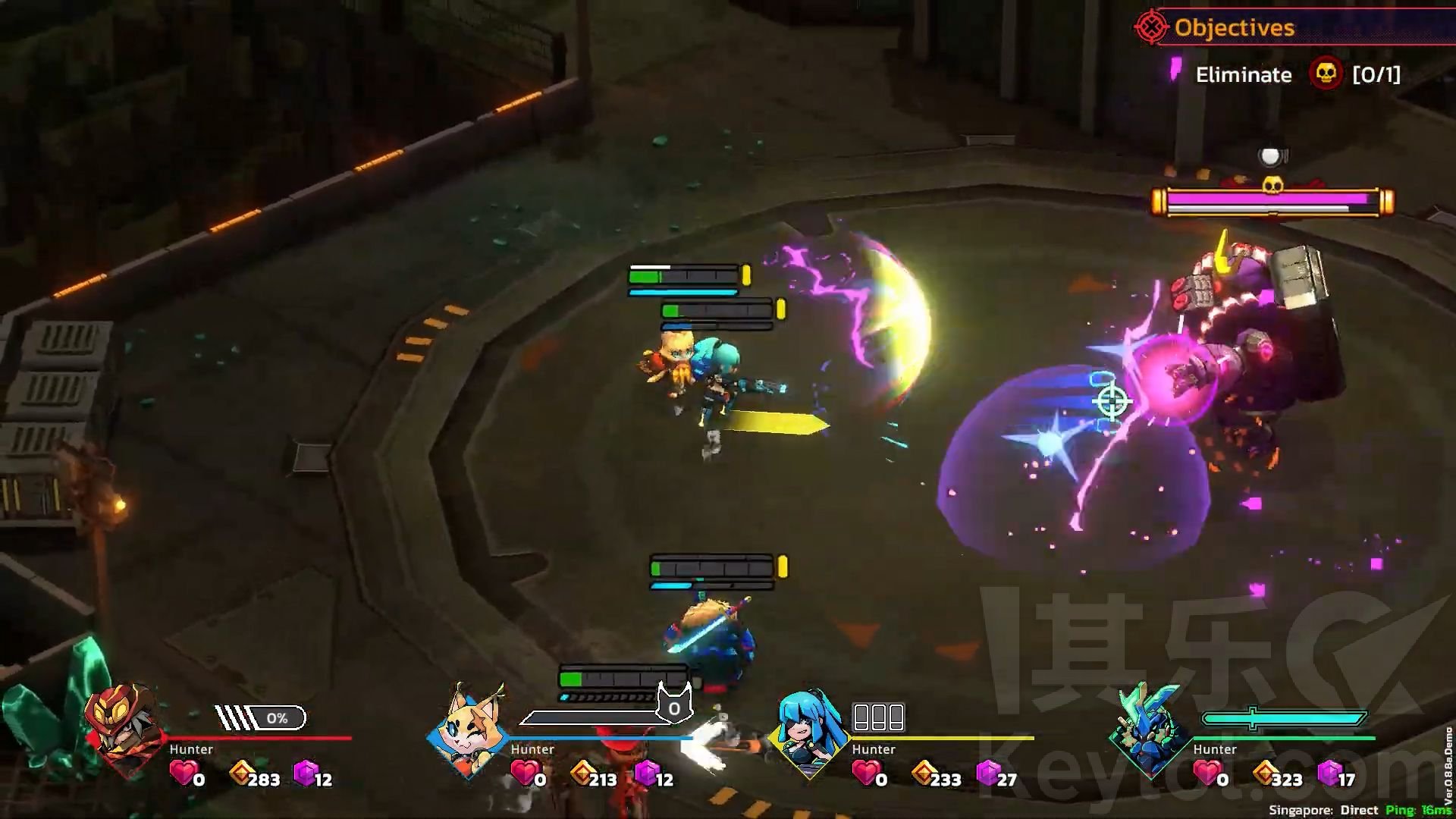Select the Eliminate objective entry

[x=1244, y=74]
